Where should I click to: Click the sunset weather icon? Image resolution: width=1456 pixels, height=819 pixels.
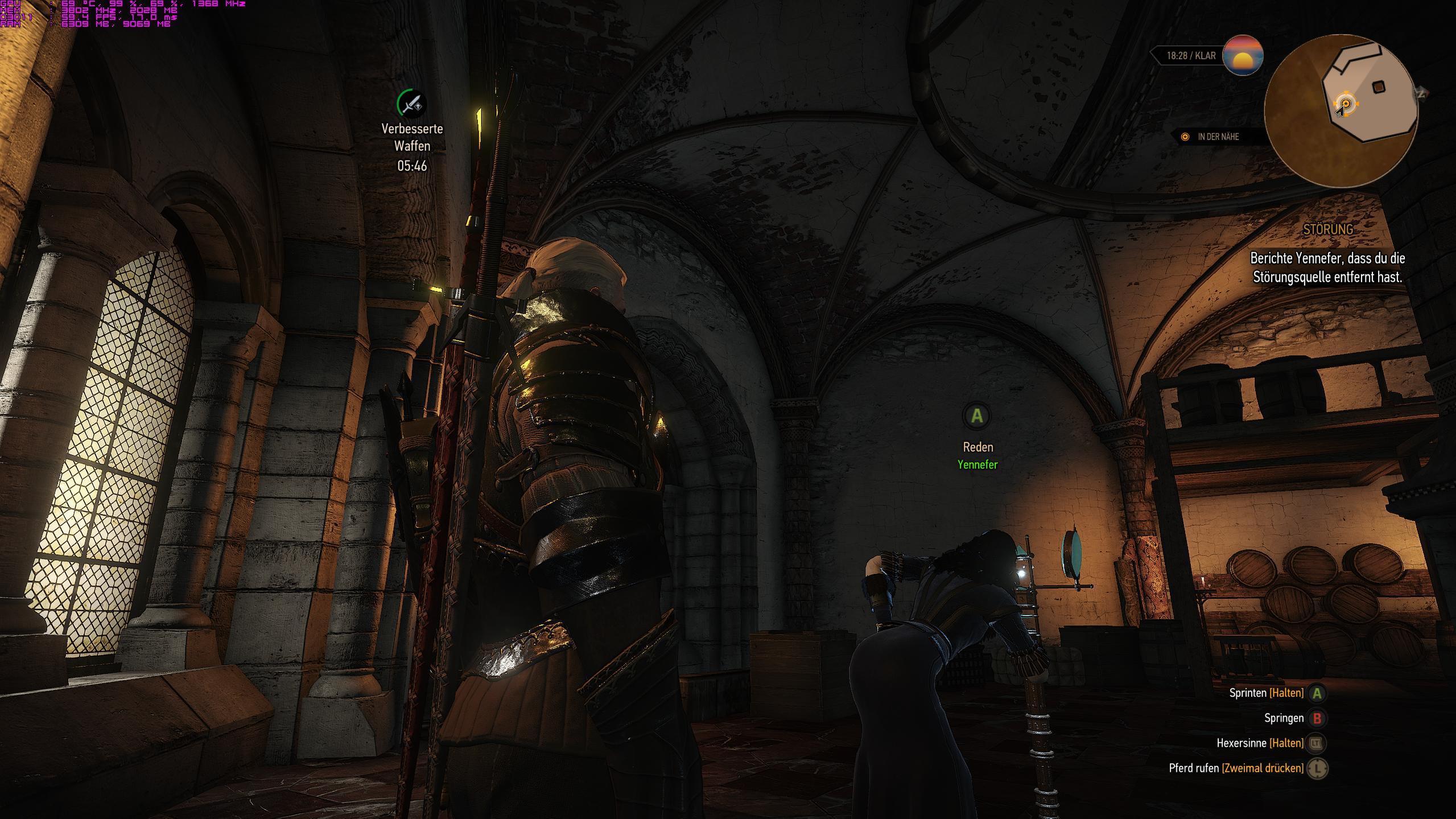1243,56
